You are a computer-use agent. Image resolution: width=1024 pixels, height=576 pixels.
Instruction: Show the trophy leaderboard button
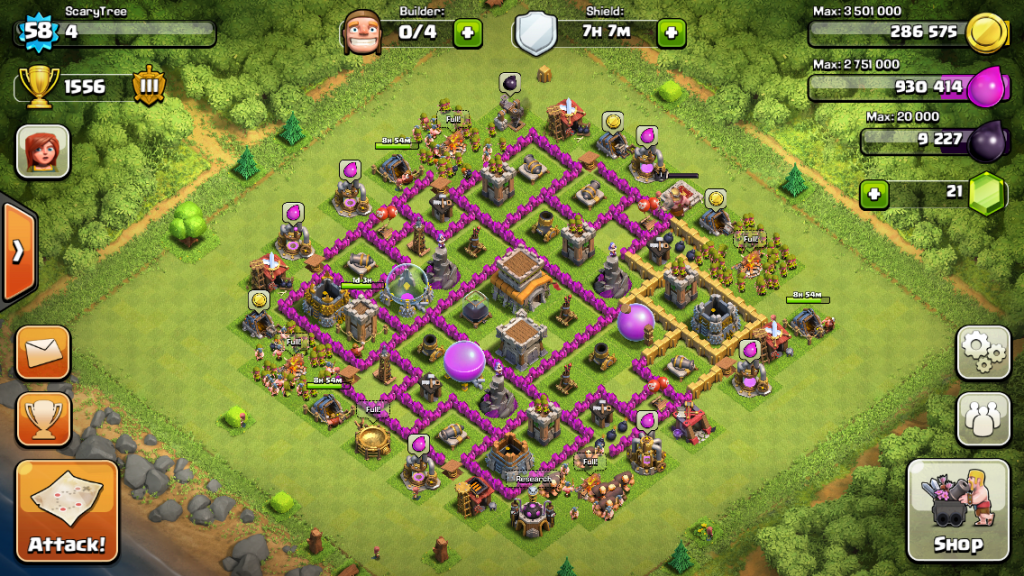[x=43, y=418]
